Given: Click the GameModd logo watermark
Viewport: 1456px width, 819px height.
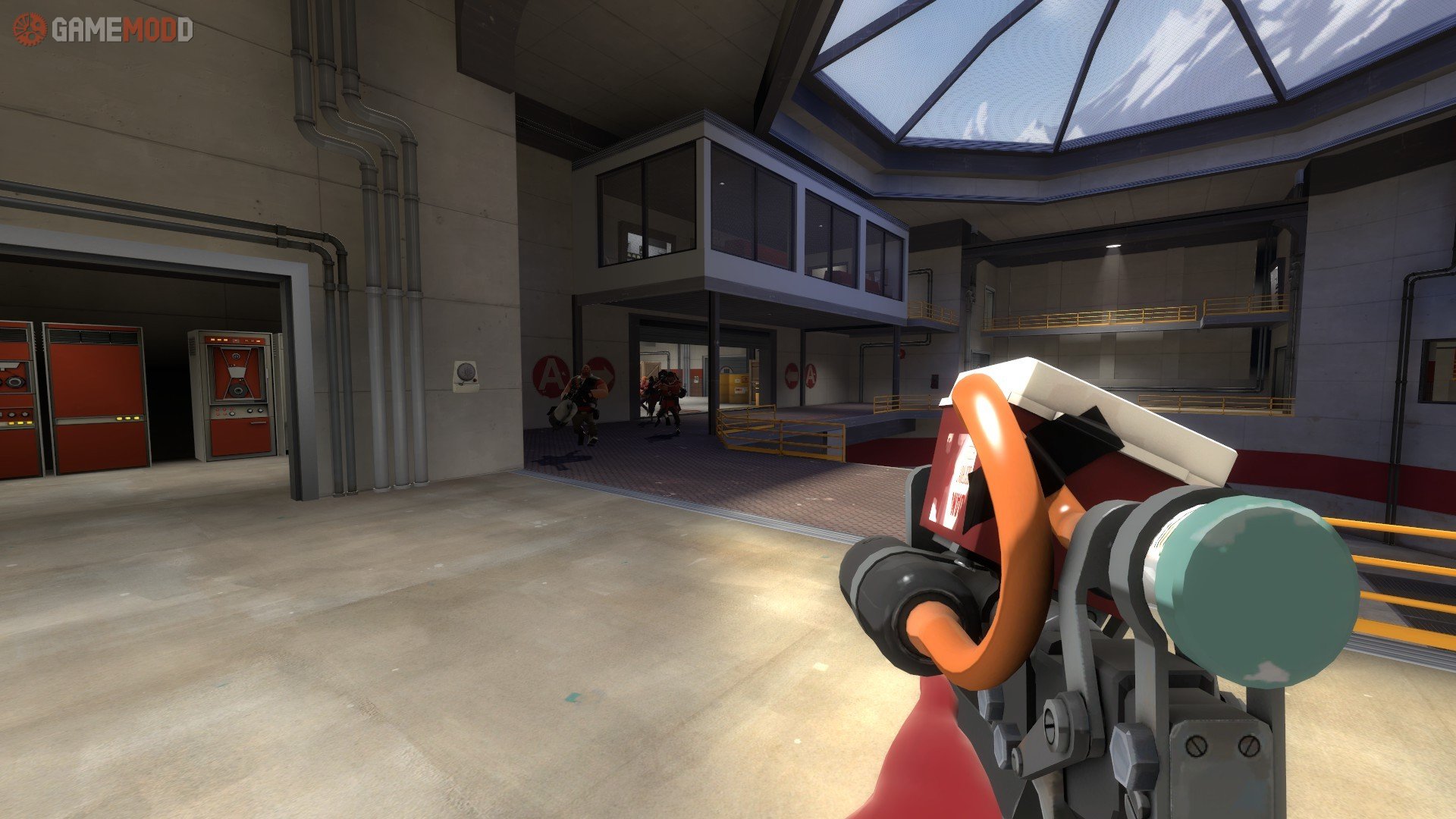Looking at the screenshot, I should 103,30.
